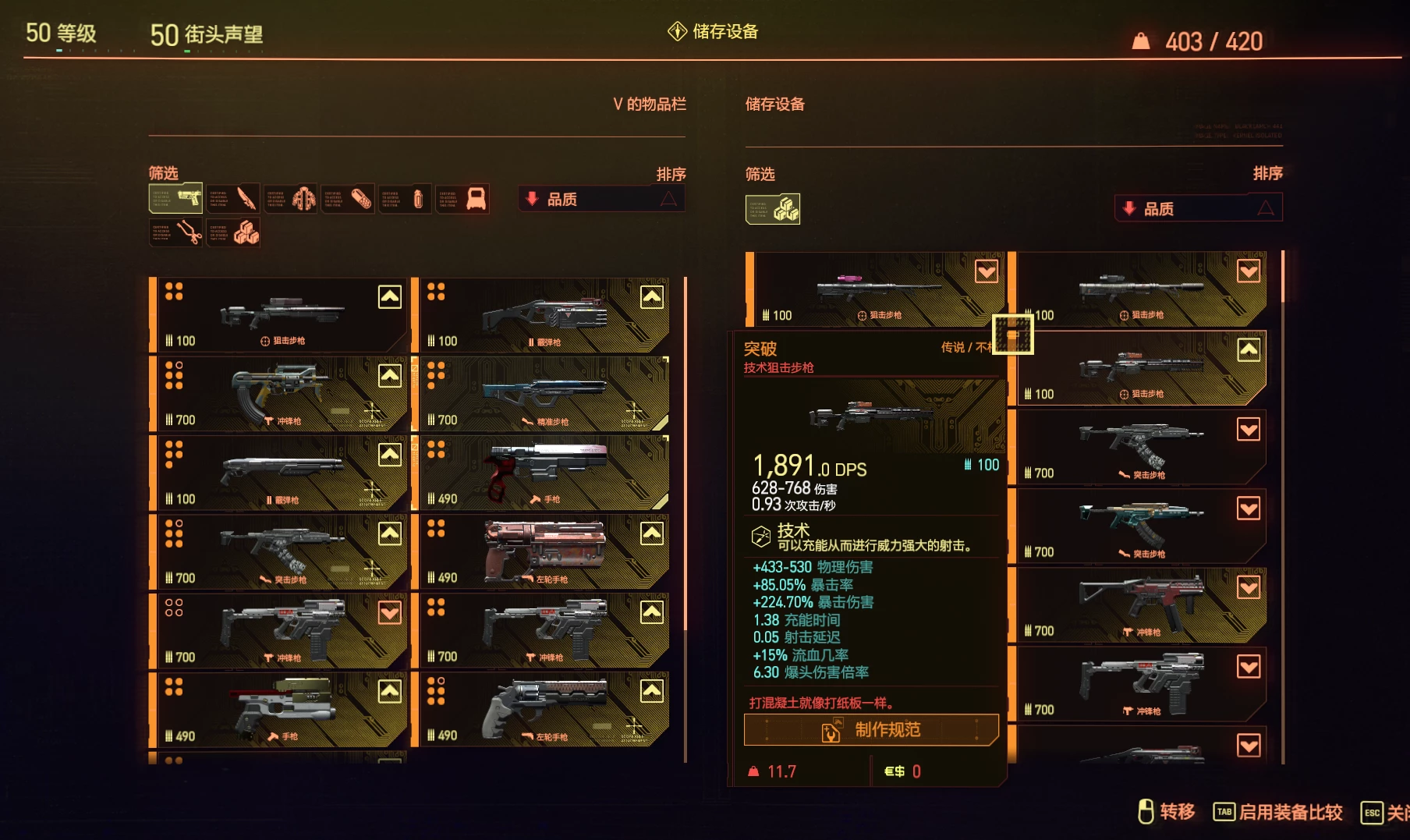Open the stash 品质 sort dropdown
The width and height of the screenshot is (1410, 840).
1198,208
